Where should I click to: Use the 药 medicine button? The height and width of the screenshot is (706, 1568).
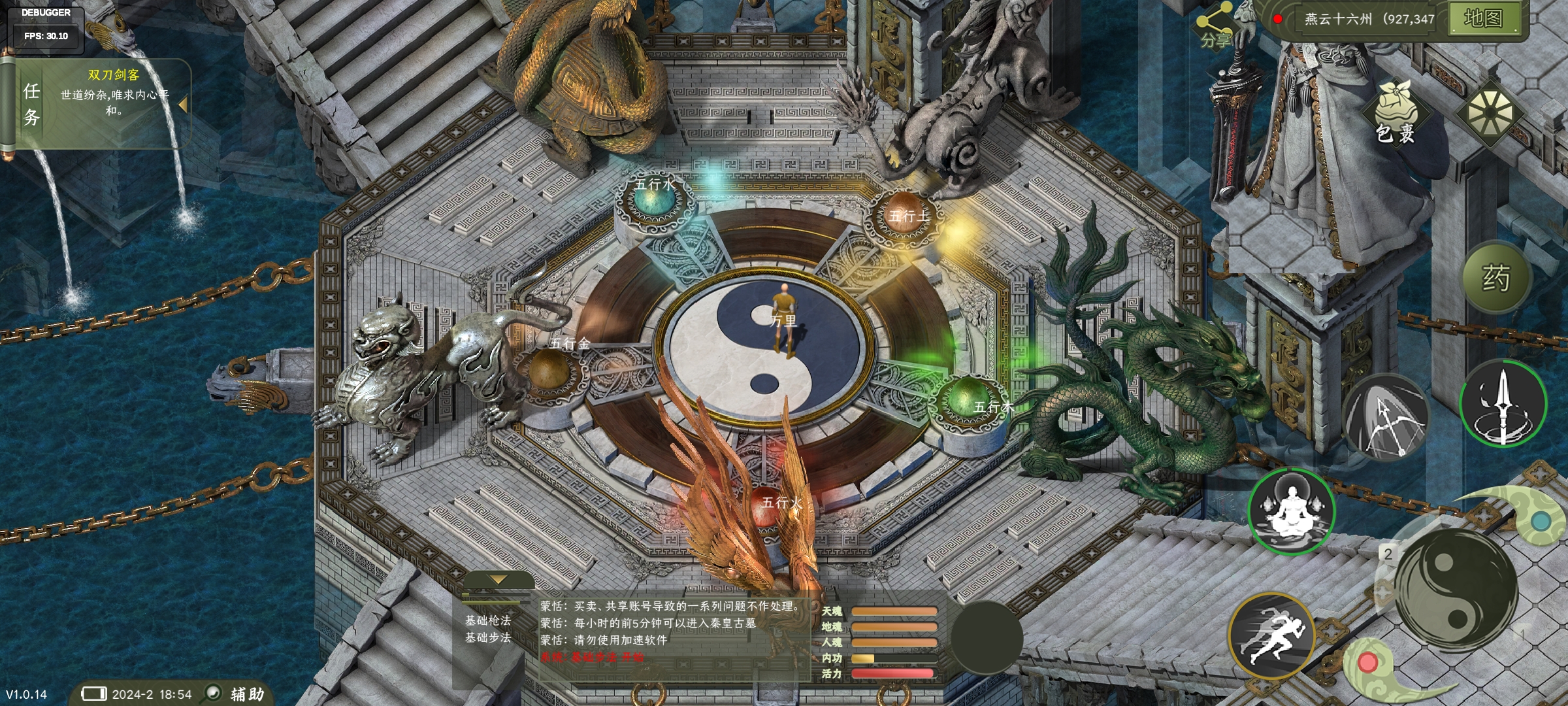pos(1495,278)
